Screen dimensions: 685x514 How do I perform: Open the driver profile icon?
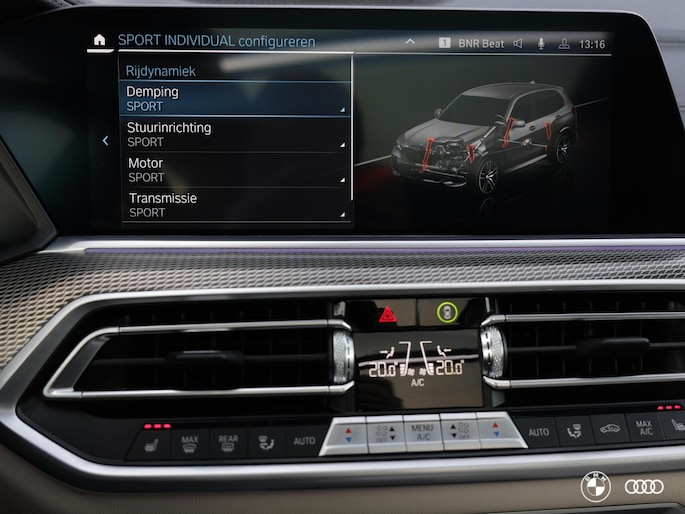(564, 44)
